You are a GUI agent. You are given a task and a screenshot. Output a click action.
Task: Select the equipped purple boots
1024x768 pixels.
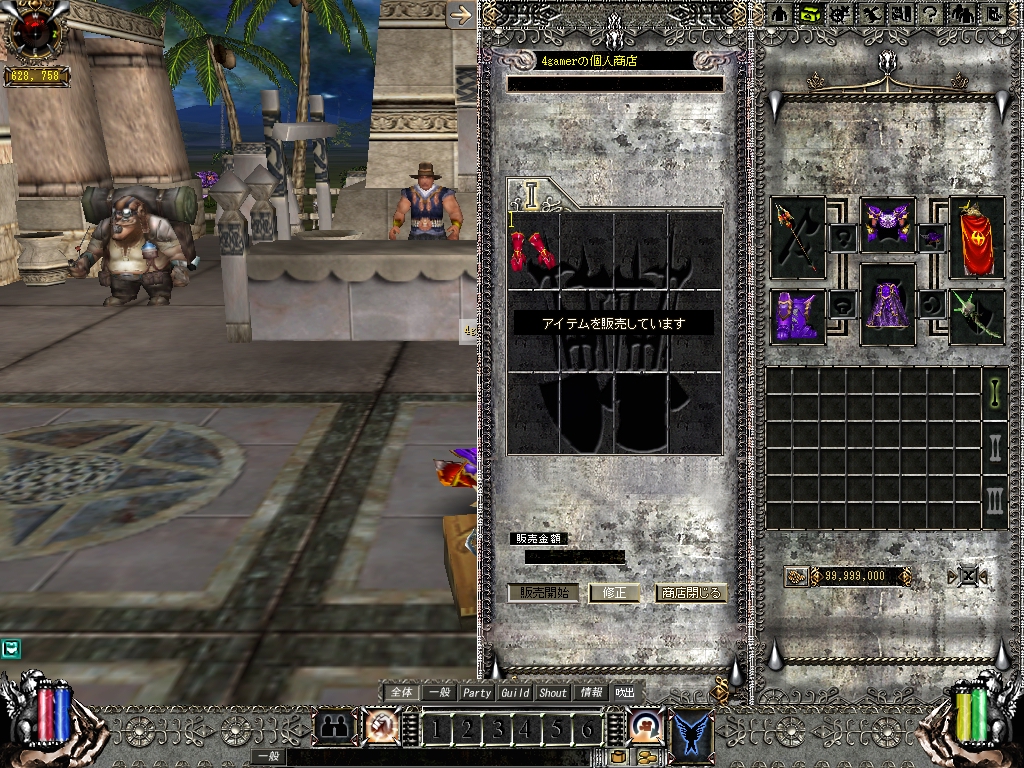797,317
